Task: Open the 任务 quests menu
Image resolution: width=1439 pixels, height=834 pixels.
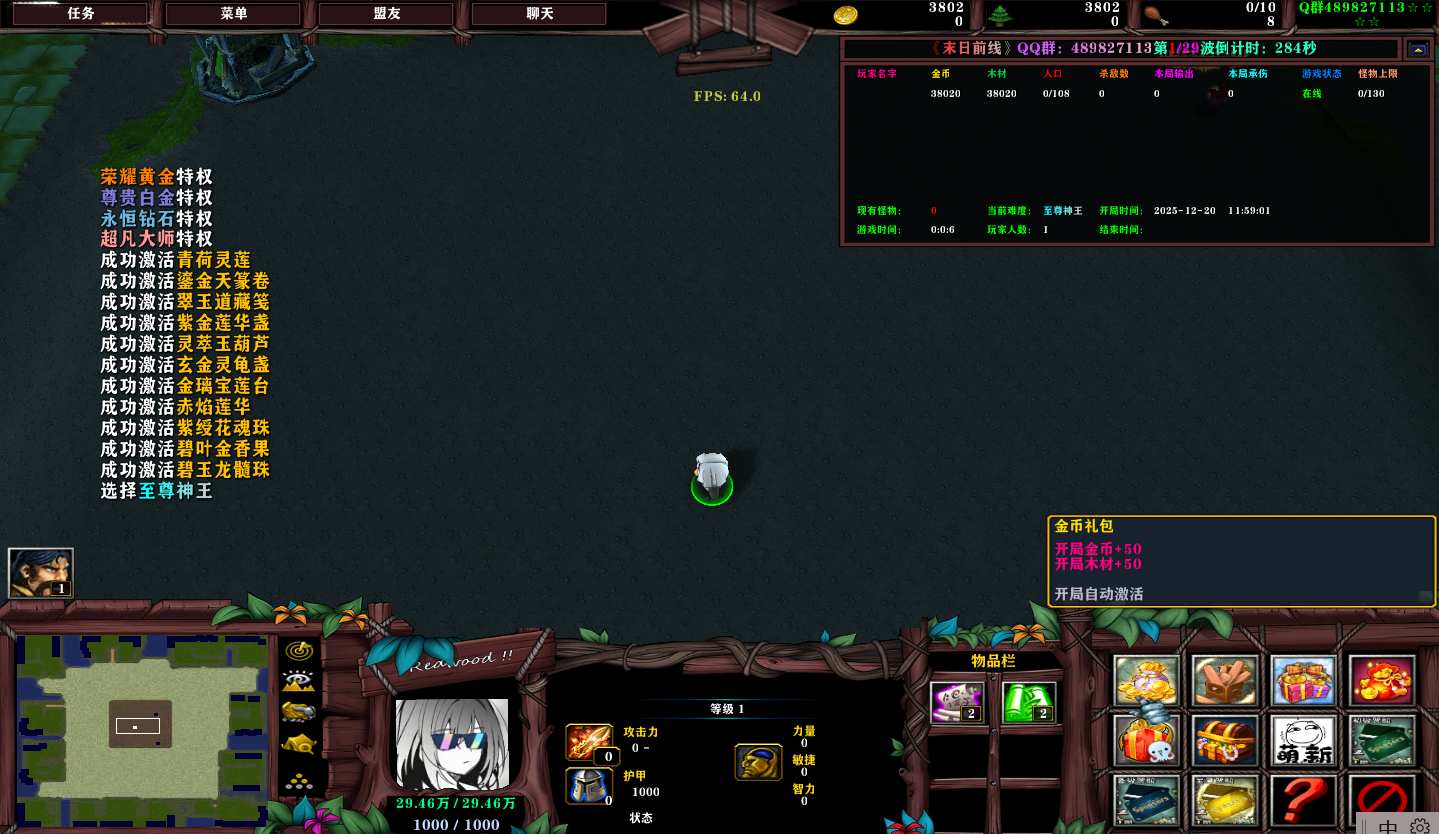Action: (x=80, y=14)
